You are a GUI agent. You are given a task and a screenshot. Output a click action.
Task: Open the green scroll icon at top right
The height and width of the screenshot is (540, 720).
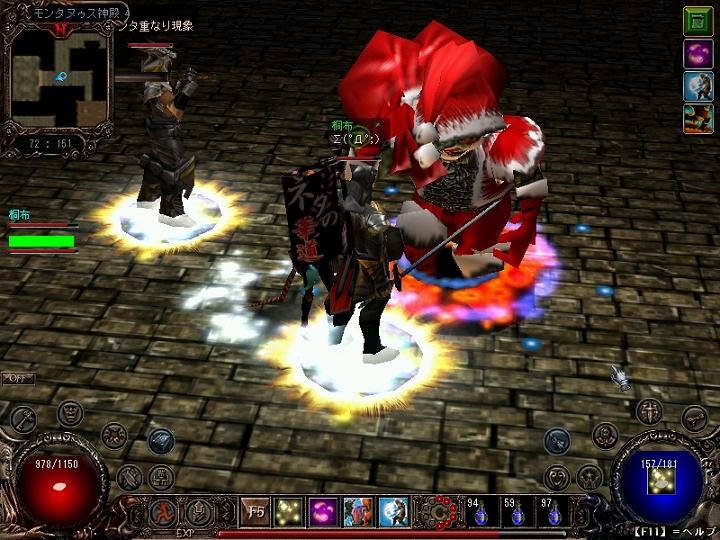point(698,21)
